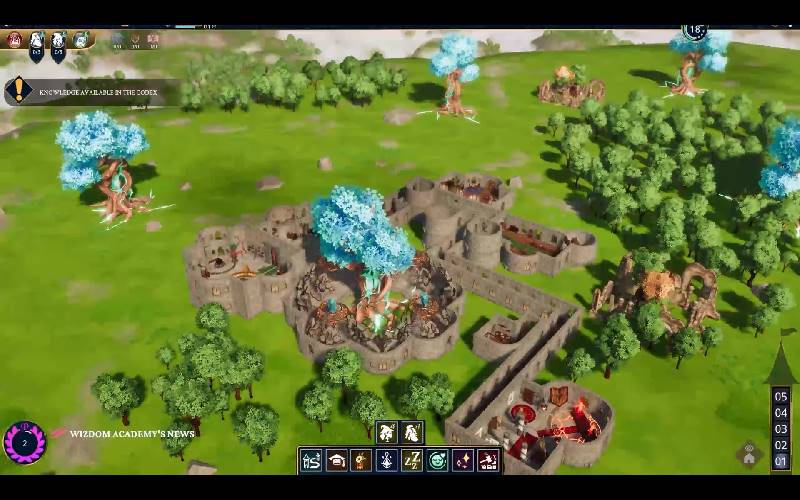This screenshot has width=800, height=500.
Task: Choose the right wizard icon above toolbar
Action: click(x=412, y=433)
